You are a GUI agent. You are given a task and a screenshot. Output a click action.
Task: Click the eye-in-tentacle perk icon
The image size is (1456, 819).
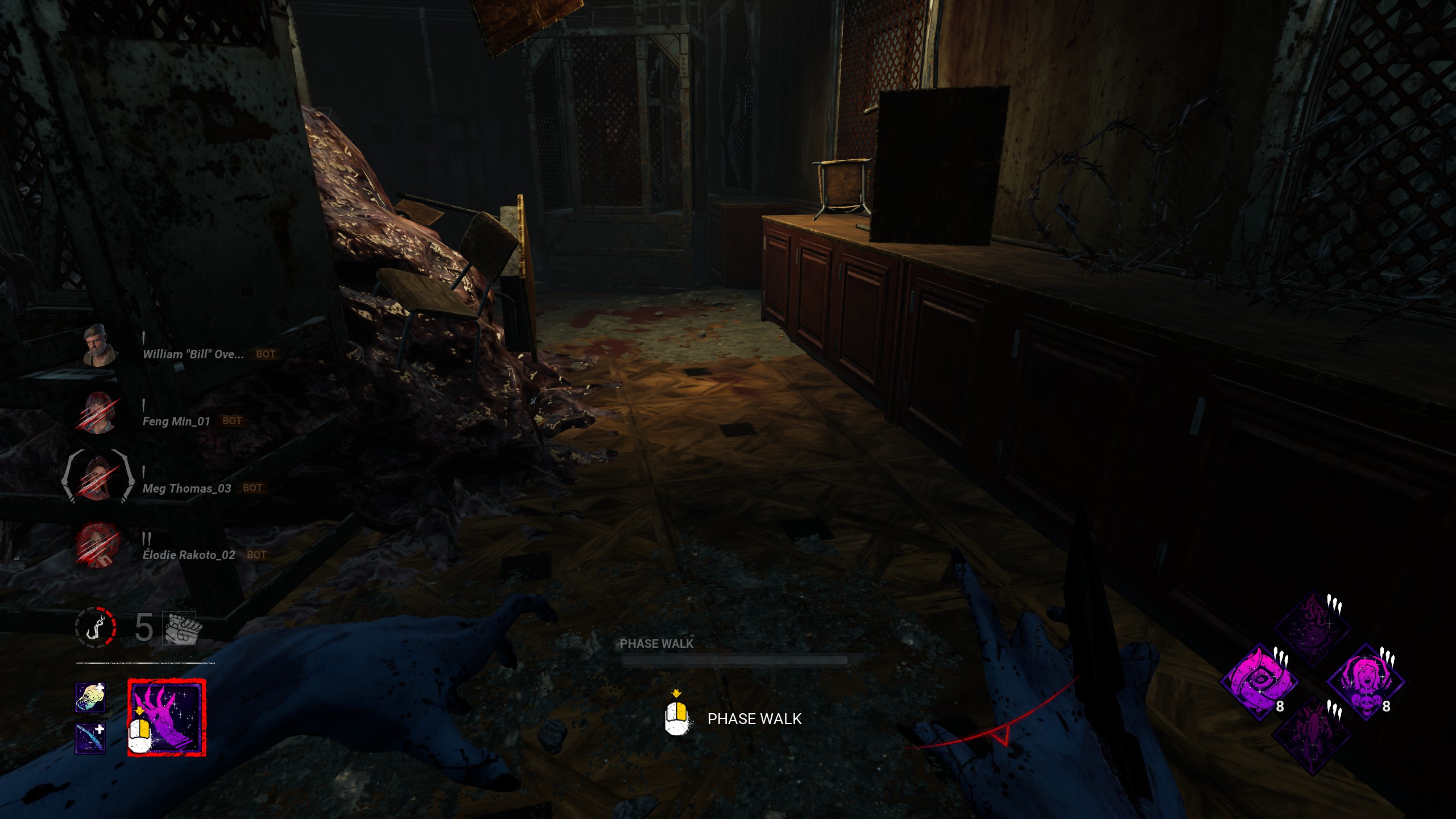coord(1259,682)
